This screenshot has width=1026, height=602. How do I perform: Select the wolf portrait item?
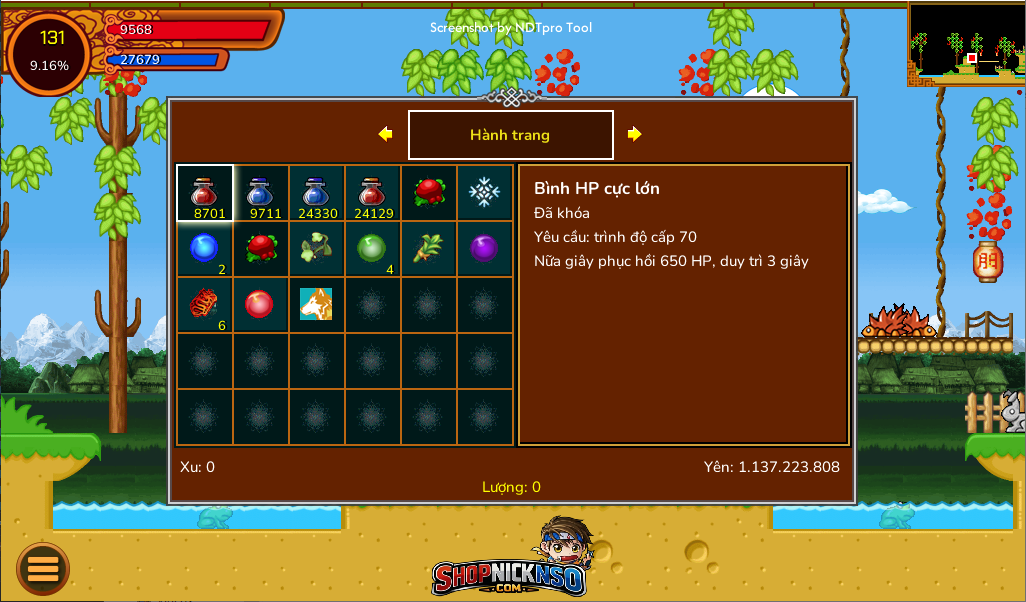tap(317, 304)
